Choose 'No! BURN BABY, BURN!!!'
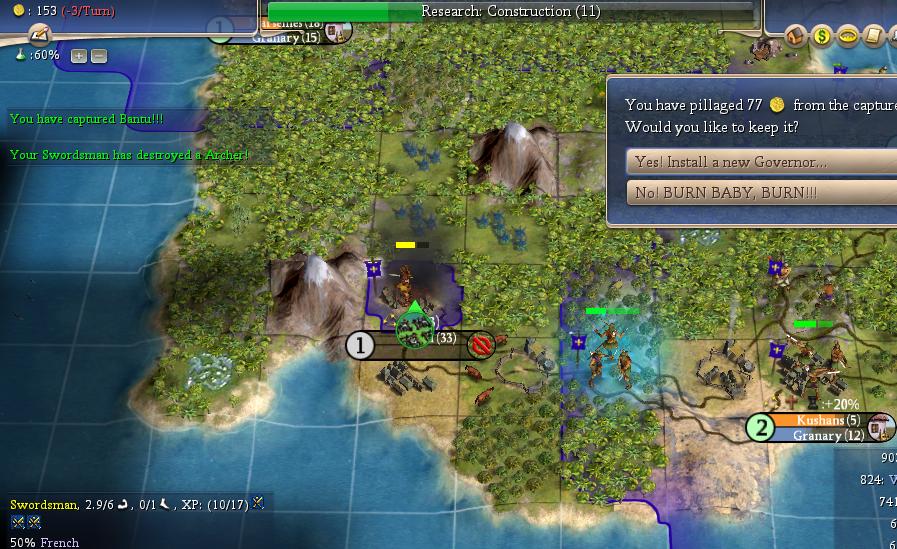The image size is (897, 549). click(x=760, y=192)
